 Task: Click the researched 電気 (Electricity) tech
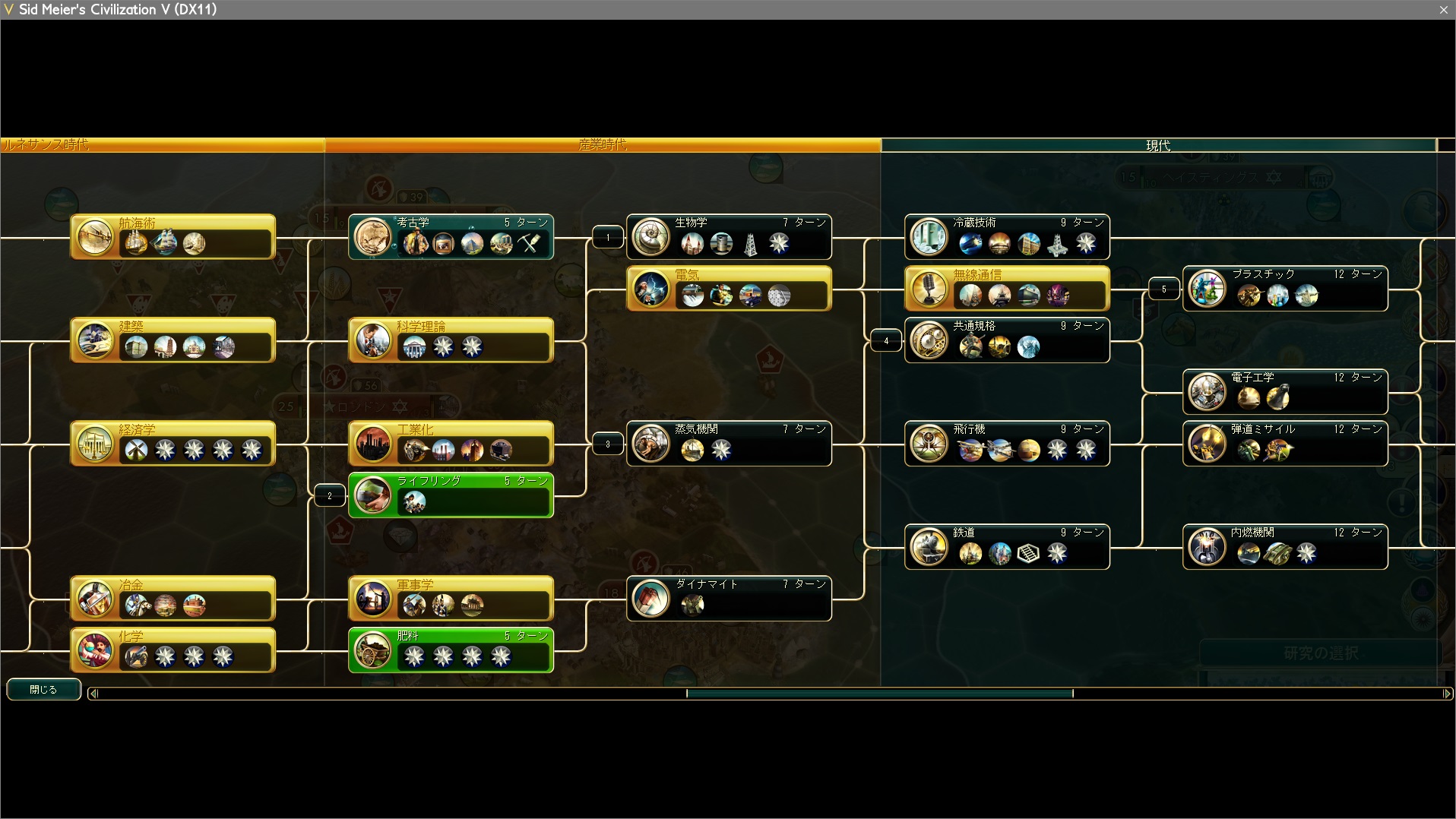coord(729,289)
